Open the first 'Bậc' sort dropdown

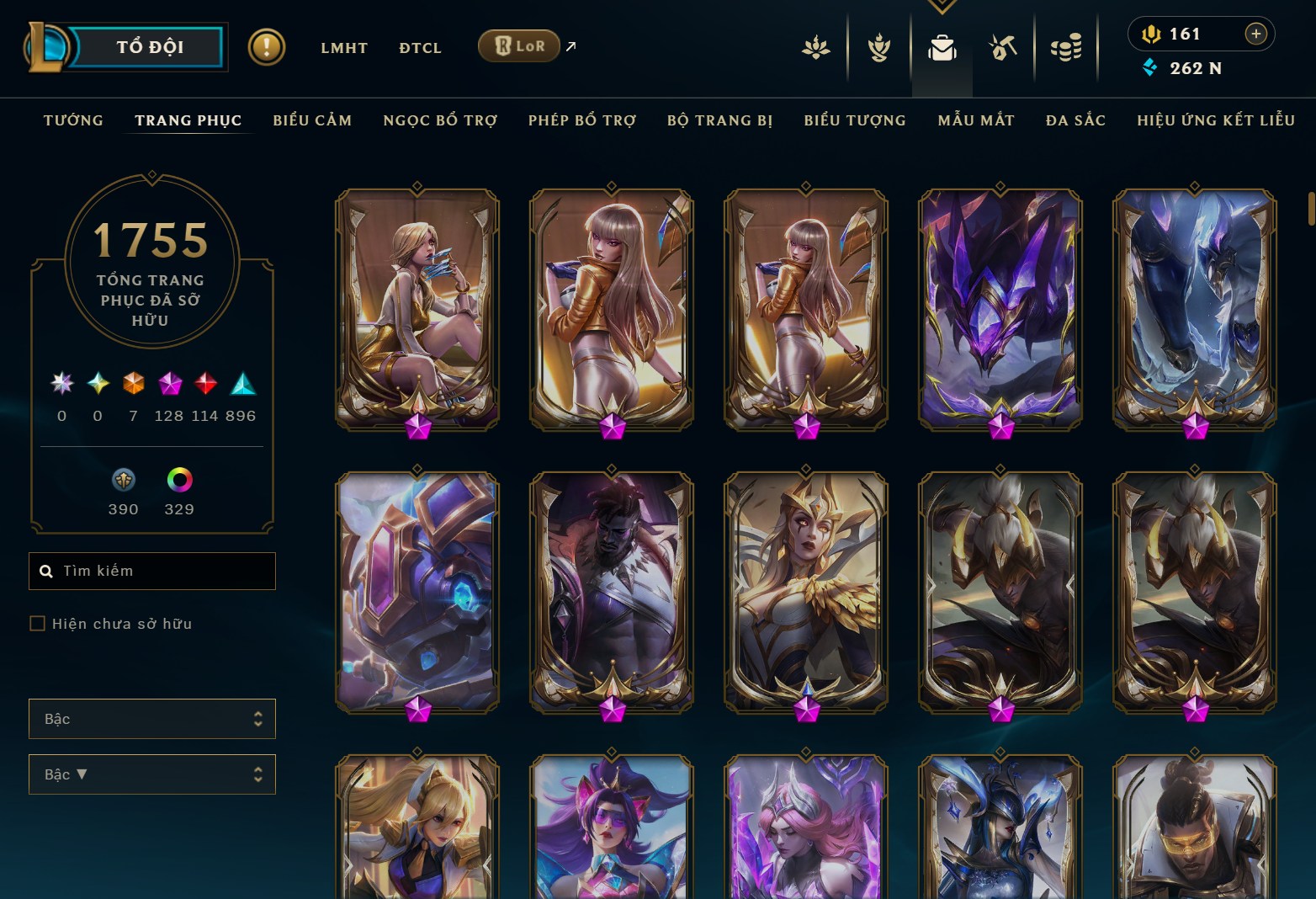(152, 719)
